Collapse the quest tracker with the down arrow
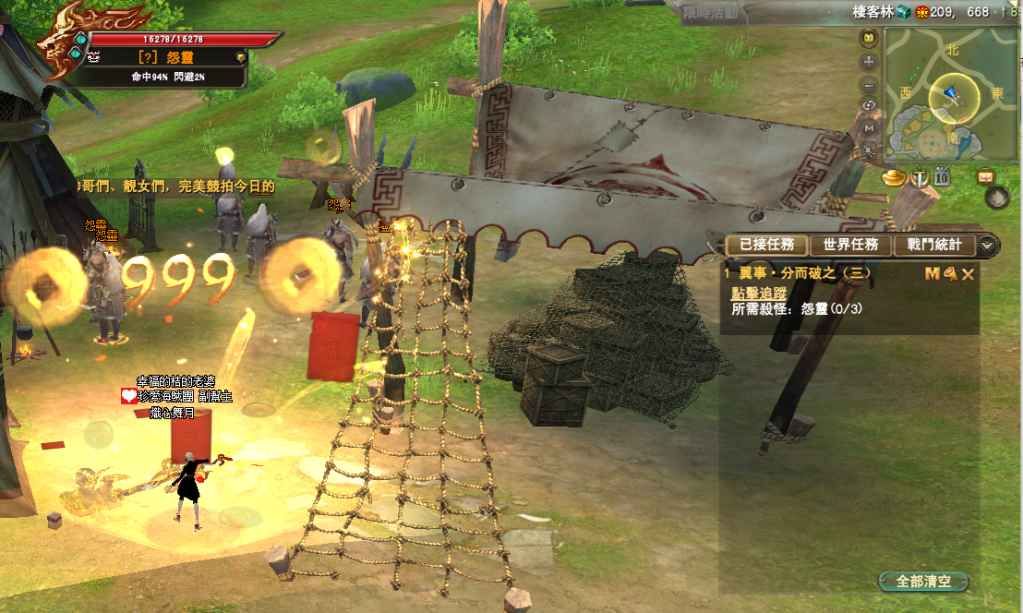The height and width of the screenshot is (613, 1023). point(988,245)
